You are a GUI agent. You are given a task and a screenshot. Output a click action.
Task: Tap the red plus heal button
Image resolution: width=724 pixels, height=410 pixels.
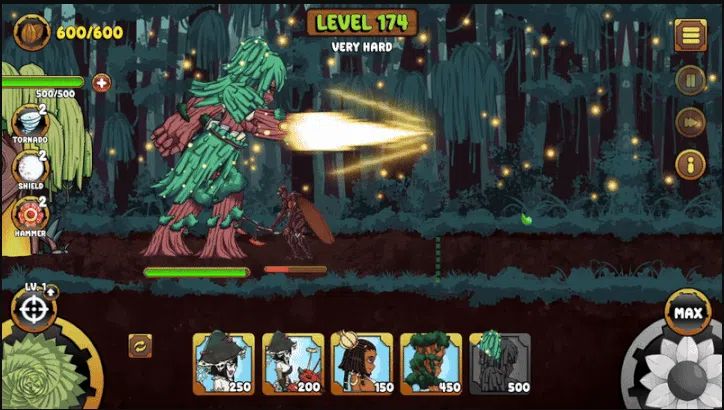(x=101, y=83)
